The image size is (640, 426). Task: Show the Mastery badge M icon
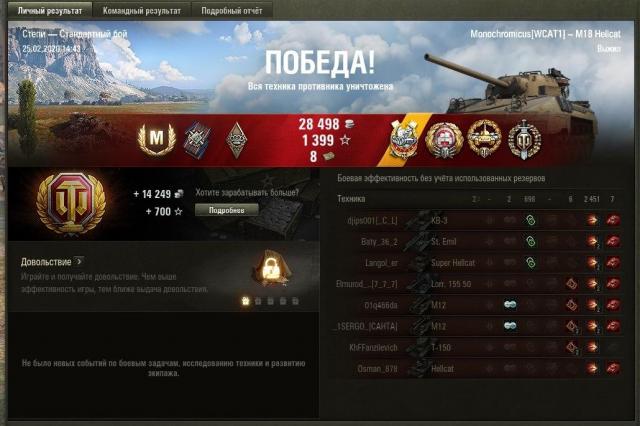pos(156,138)
